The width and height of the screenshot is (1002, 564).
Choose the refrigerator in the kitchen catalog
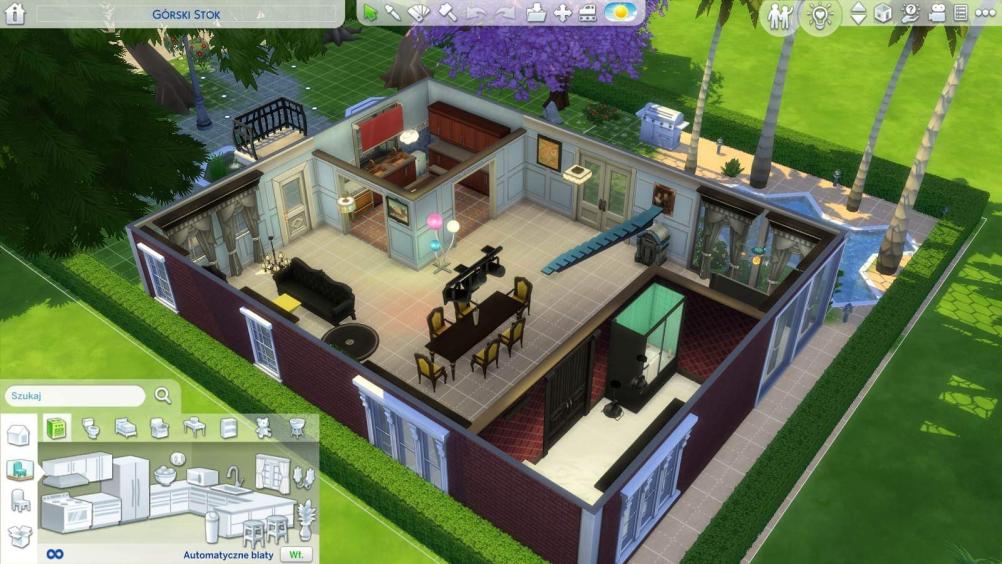130,490
